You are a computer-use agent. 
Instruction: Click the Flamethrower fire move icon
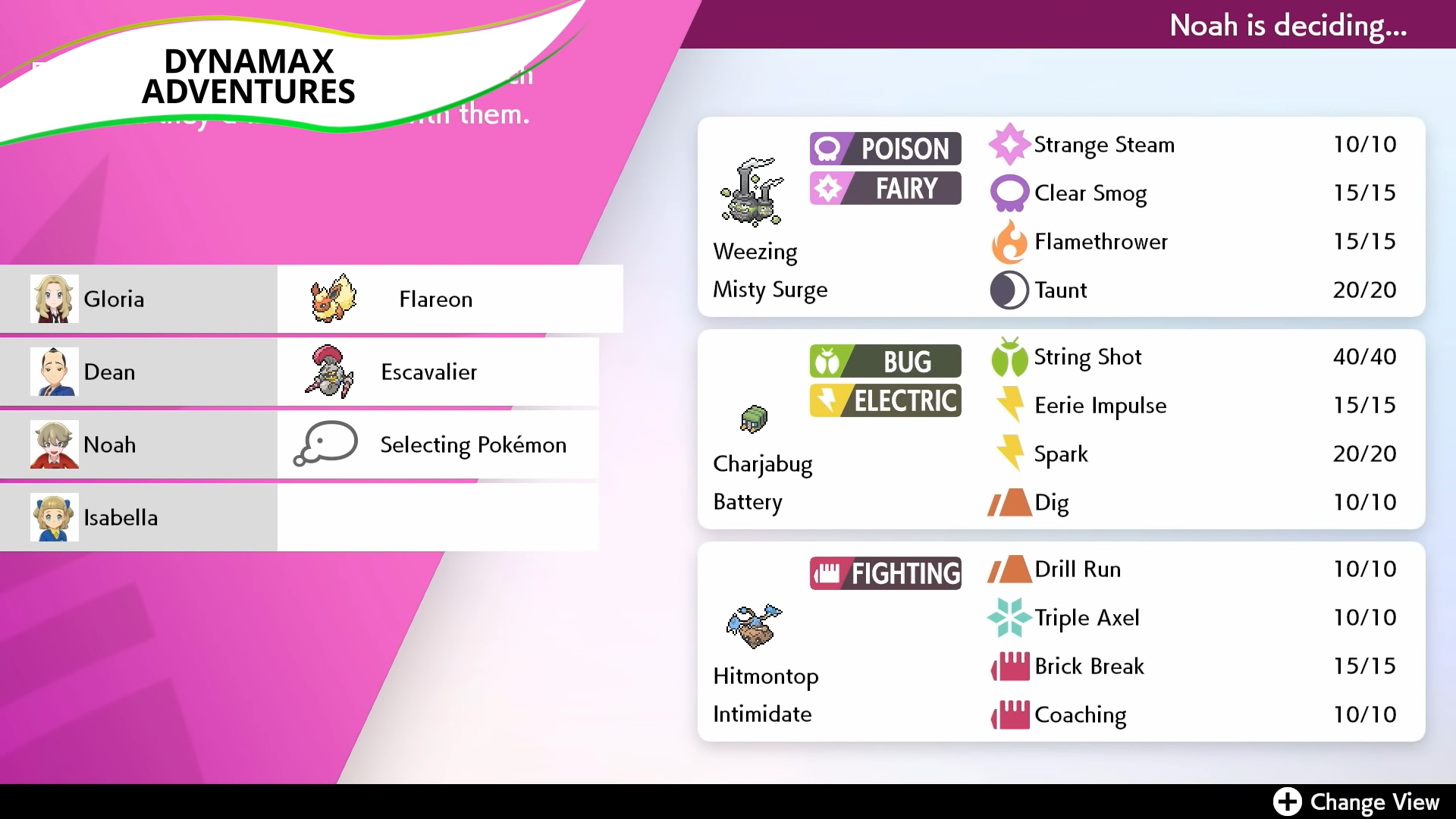(1009, 241)
